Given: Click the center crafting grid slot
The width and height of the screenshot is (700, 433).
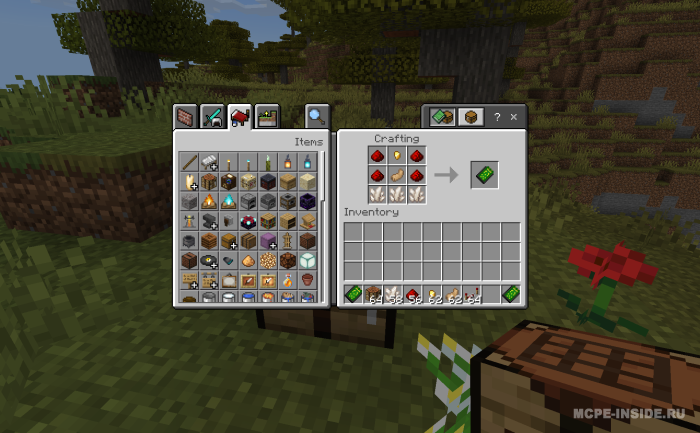Looking at the screenshot, I should tap(397, 175).
